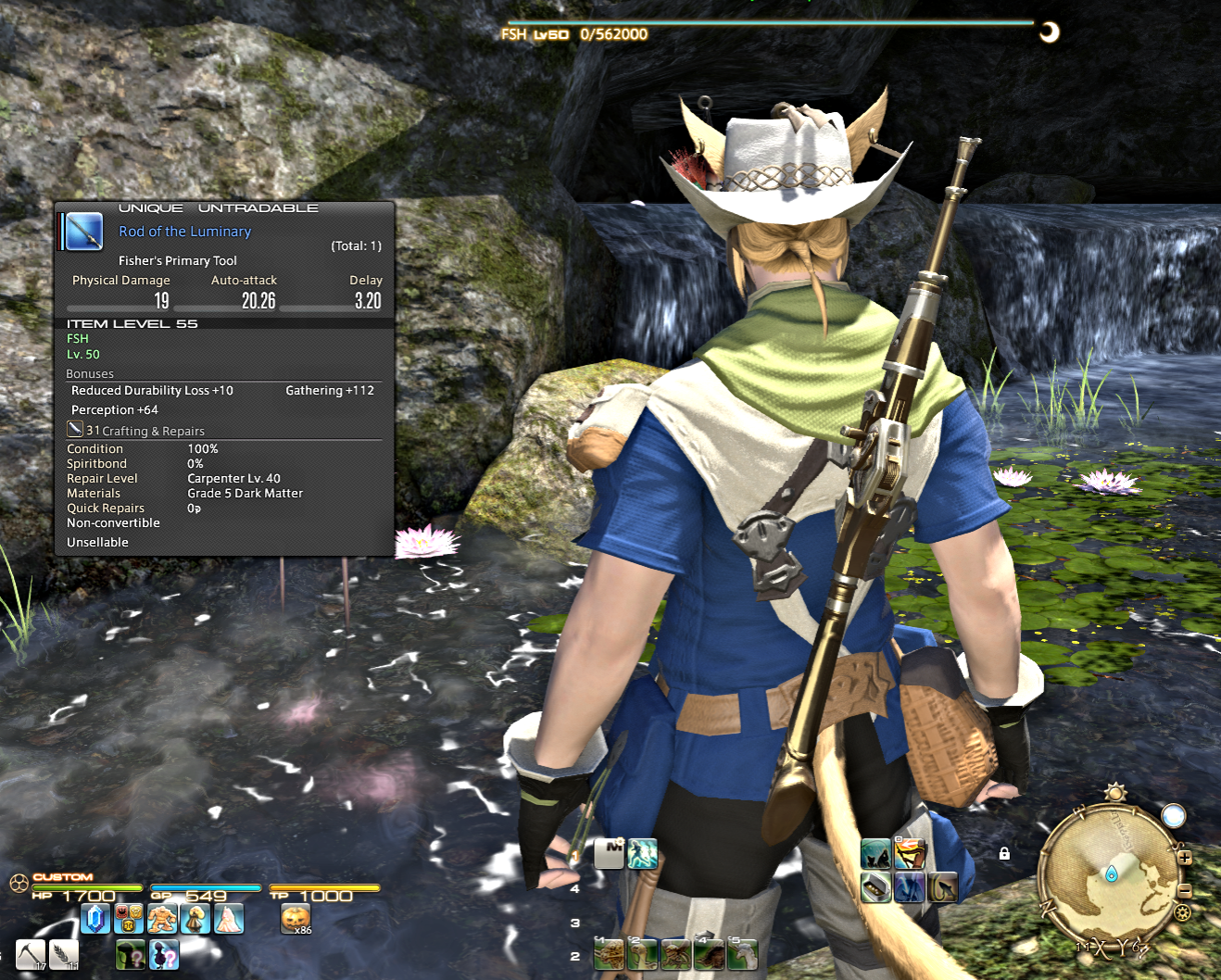Click the weather orb beside the minimap
1221x980 pixels.
click(x=1174, y=816)
